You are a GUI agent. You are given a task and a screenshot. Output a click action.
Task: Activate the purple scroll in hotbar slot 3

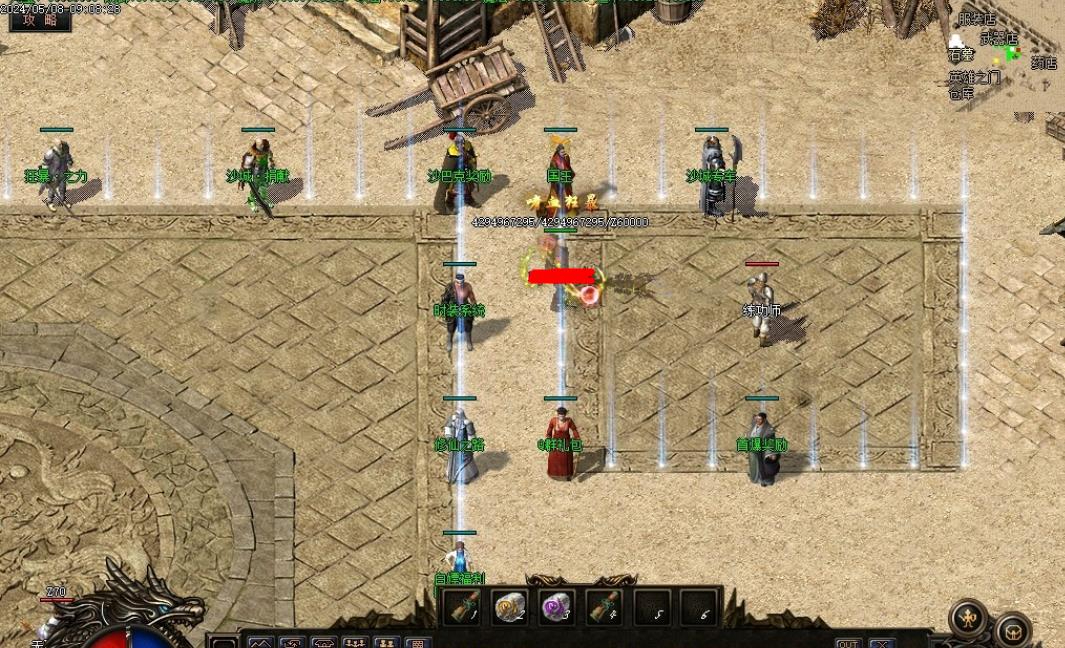point(556,606)
